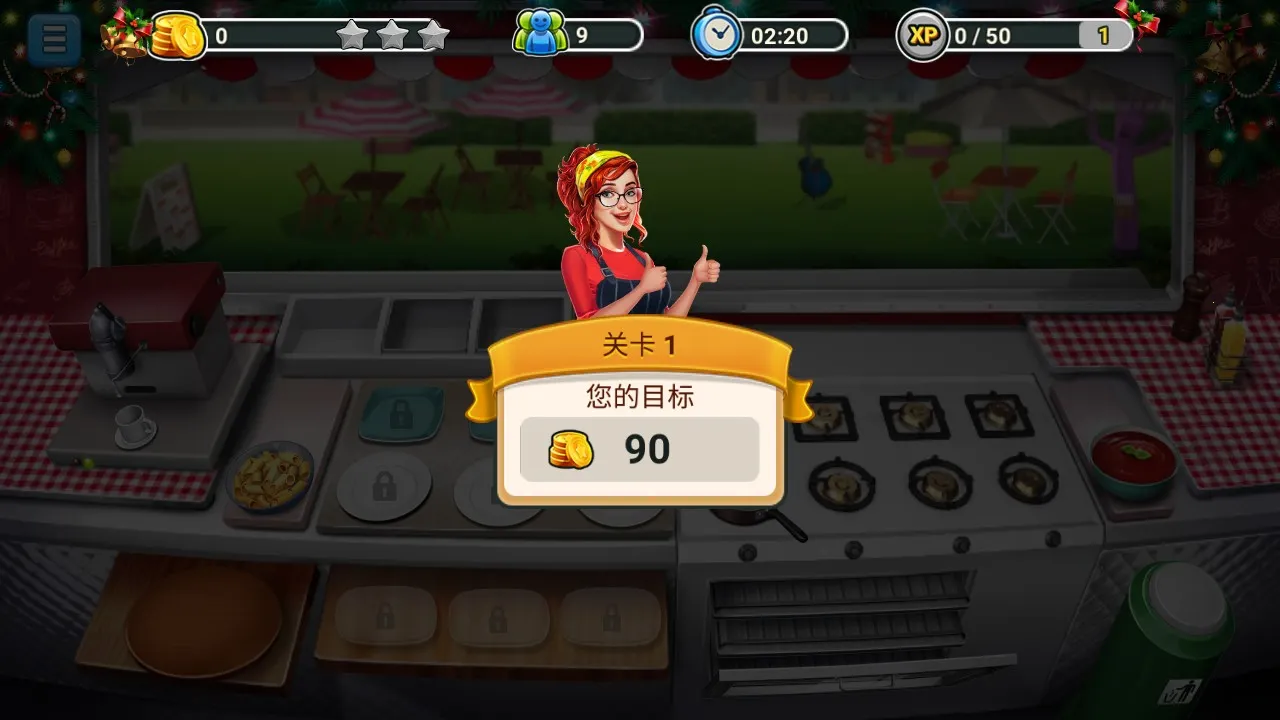Screen dimensions: 1280x720
Task: Click the goal target showing 90 coins
Action: 640,449
